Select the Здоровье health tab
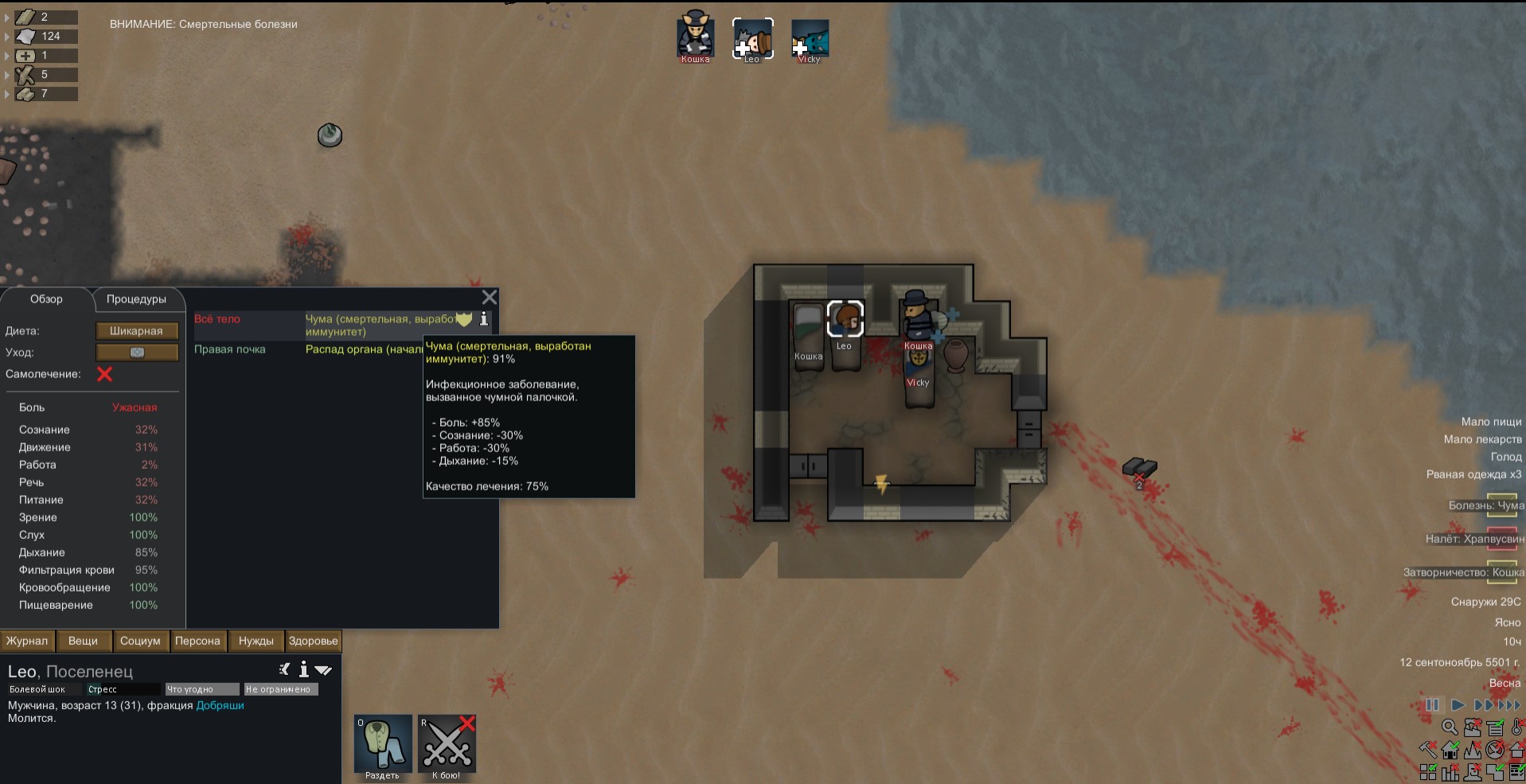 click(313, 641)
